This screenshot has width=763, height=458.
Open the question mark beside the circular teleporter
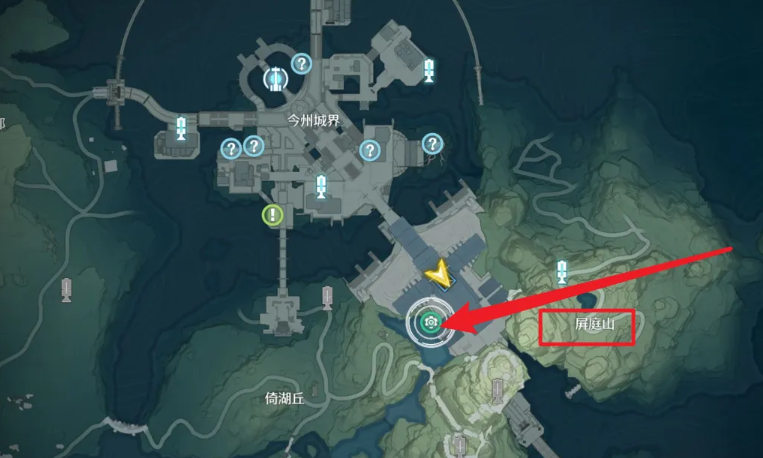coord(301,64)
